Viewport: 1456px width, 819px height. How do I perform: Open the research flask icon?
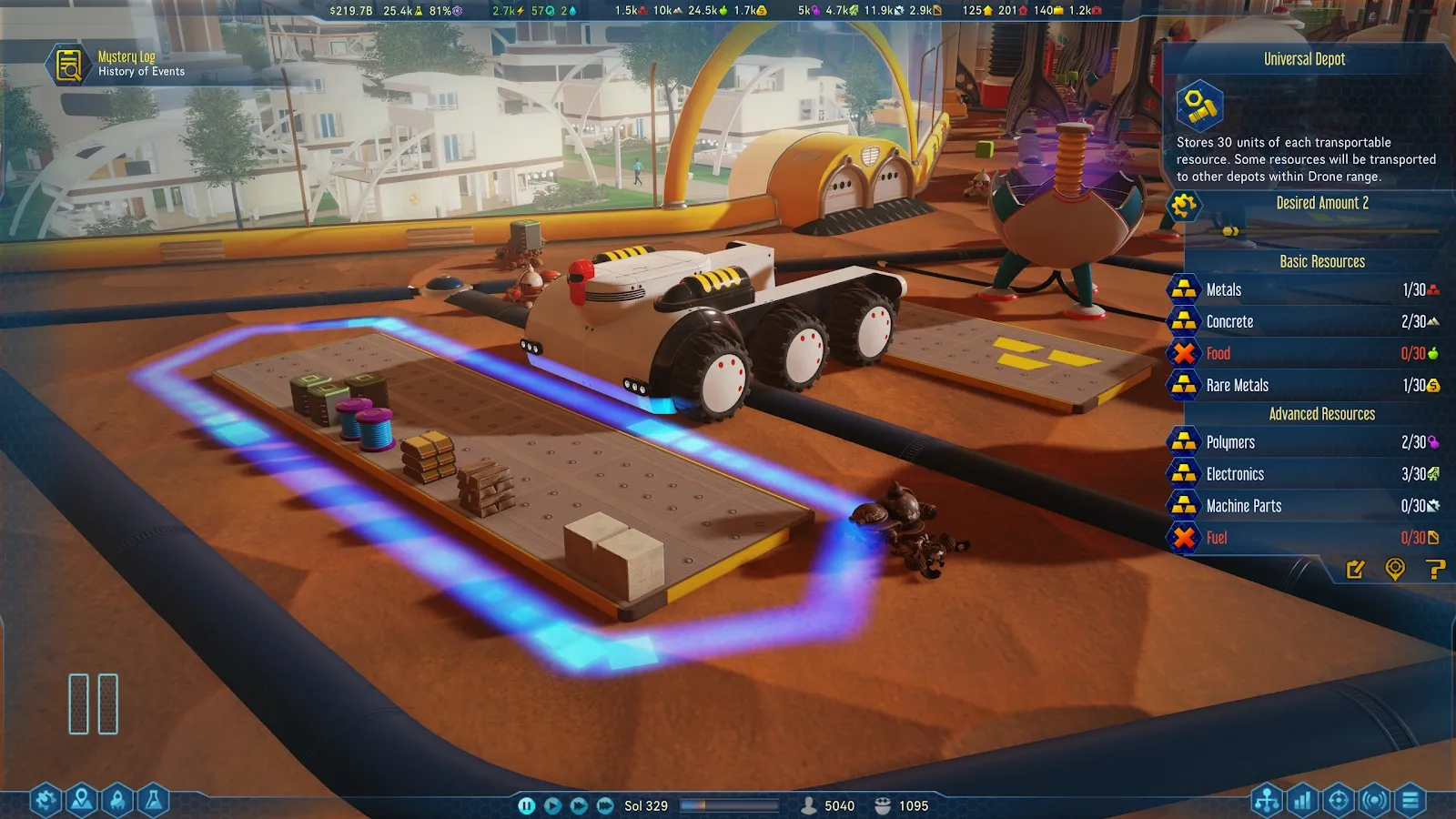point(153,801)
